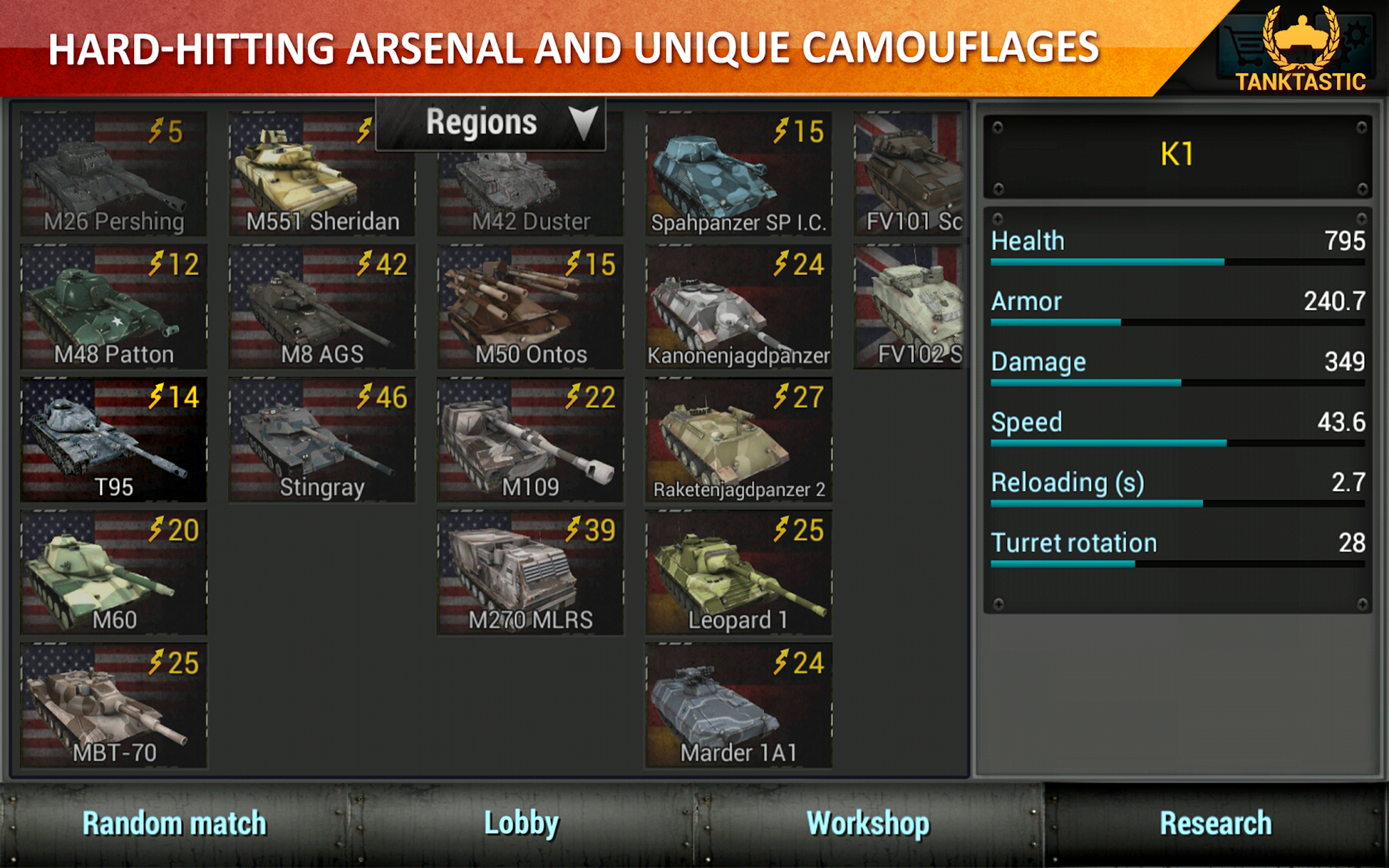Select the M8 AGS tile
The image size is (1389, 868).
[x=322, y=307]
